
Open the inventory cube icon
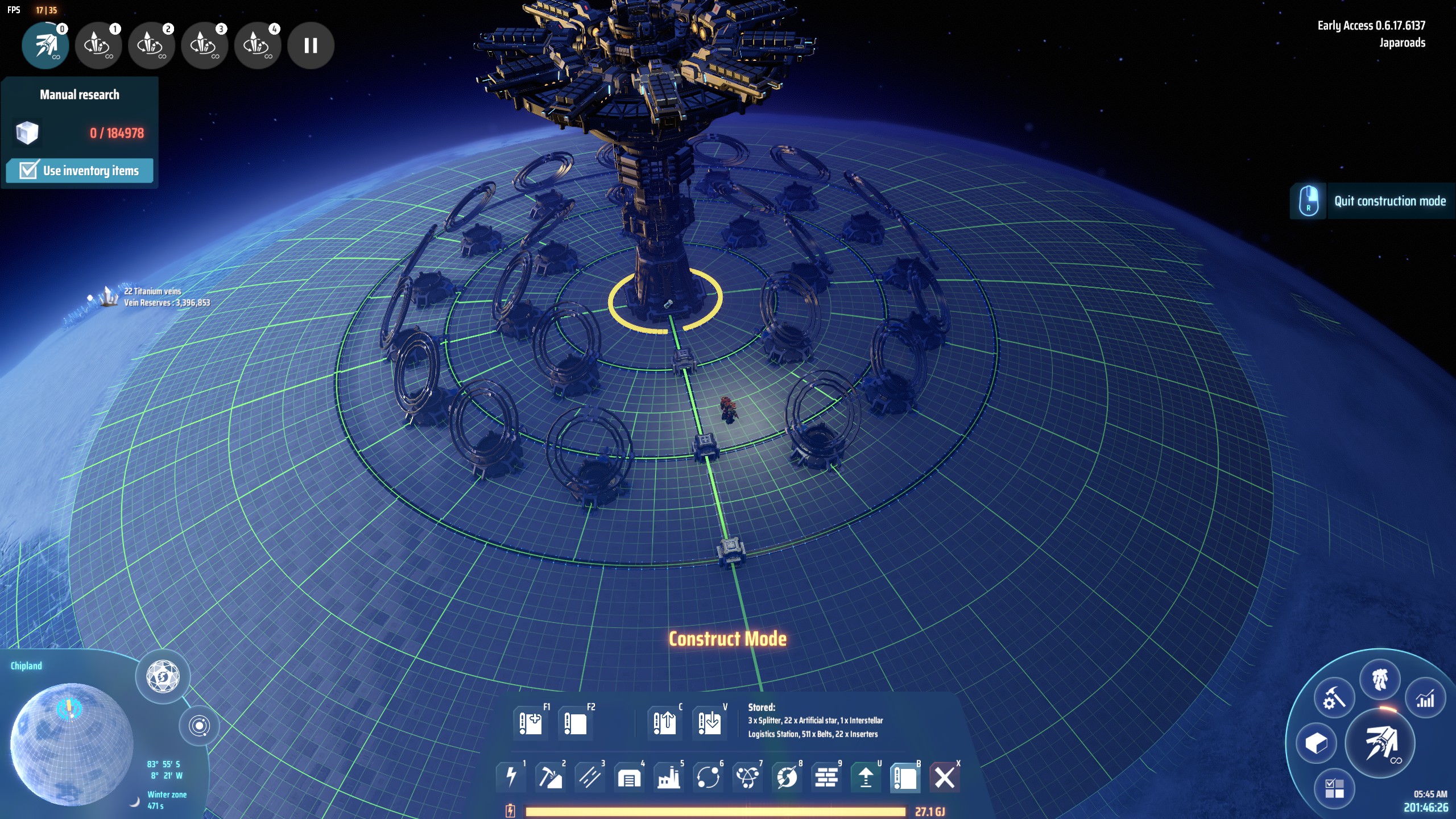point(1316,743)
